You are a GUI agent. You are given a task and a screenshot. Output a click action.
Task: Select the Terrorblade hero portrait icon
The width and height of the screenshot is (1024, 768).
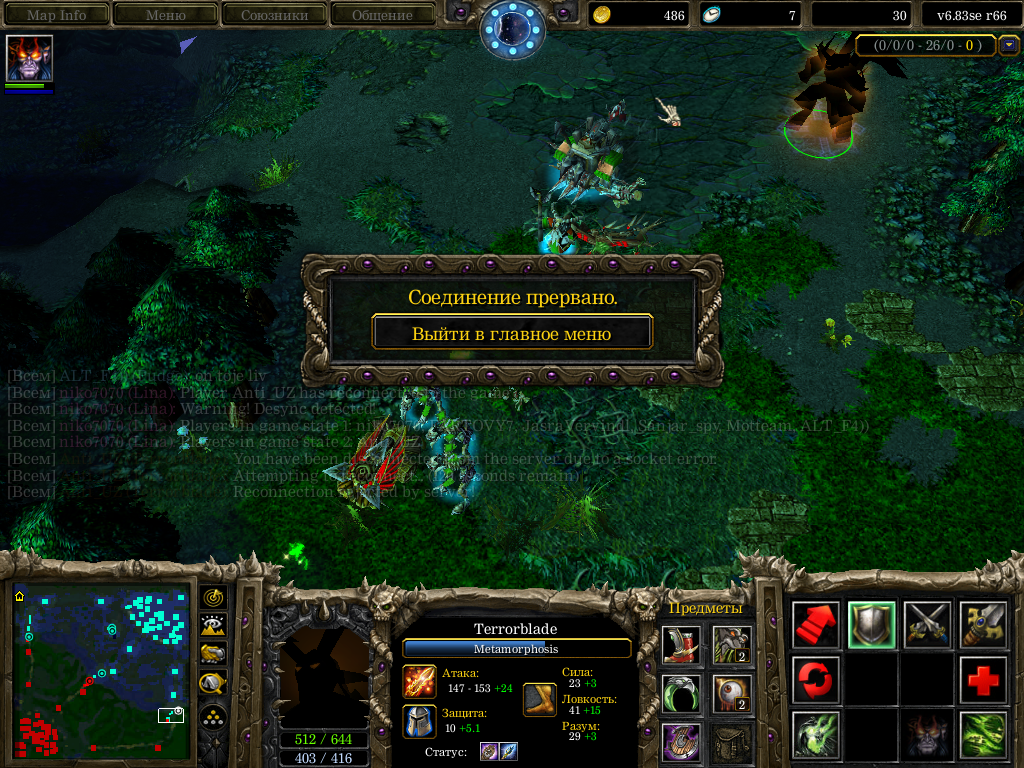coord(29,58)
